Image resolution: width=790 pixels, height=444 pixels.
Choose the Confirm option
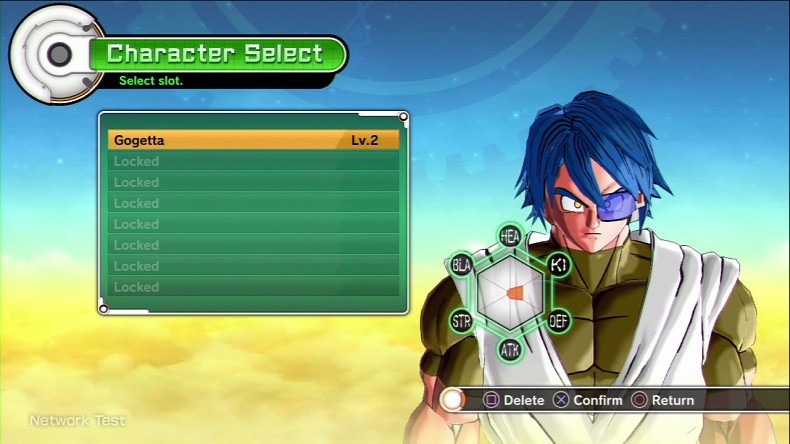(589, 400)
